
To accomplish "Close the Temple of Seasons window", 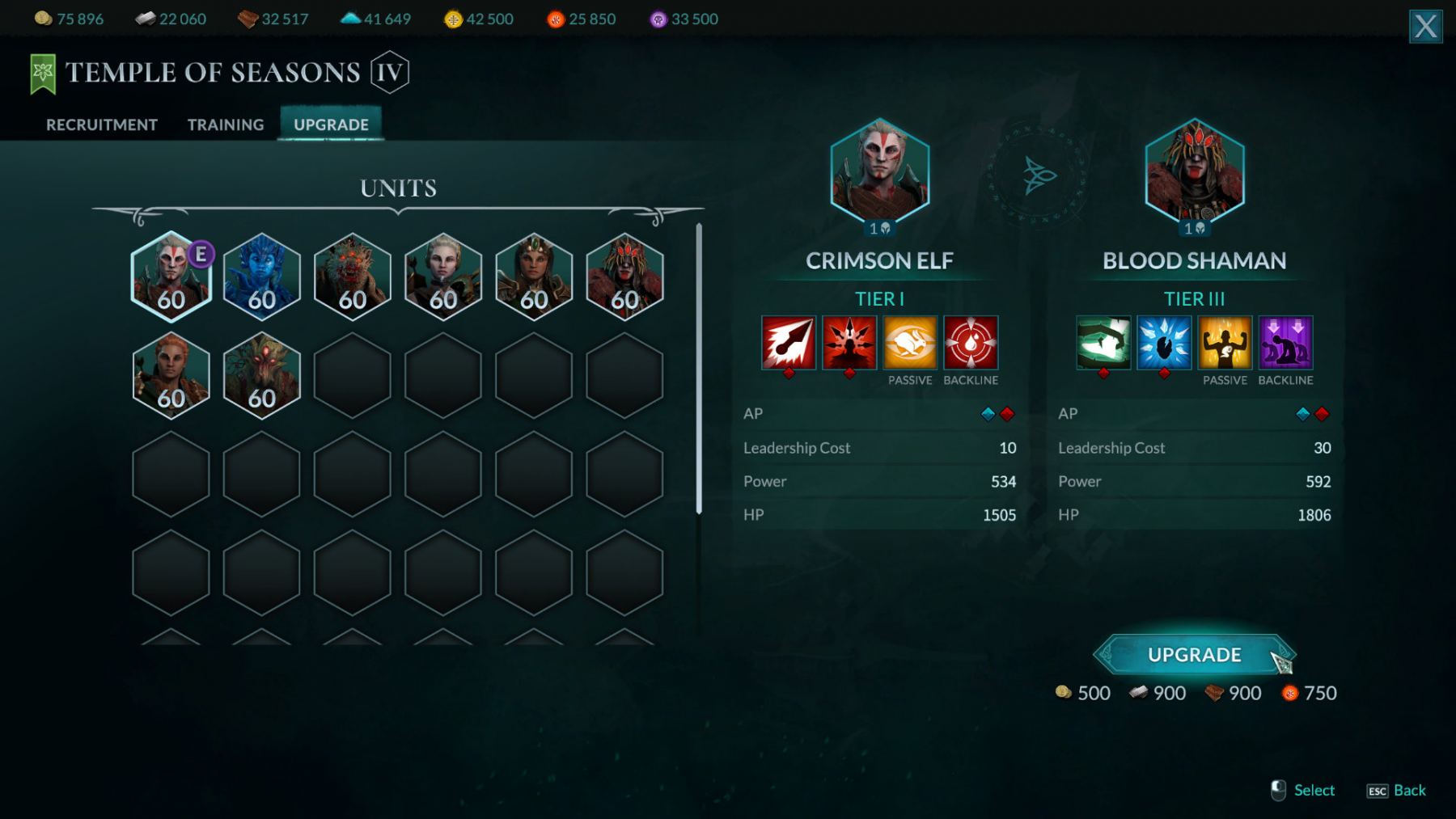I will 1425,27.
